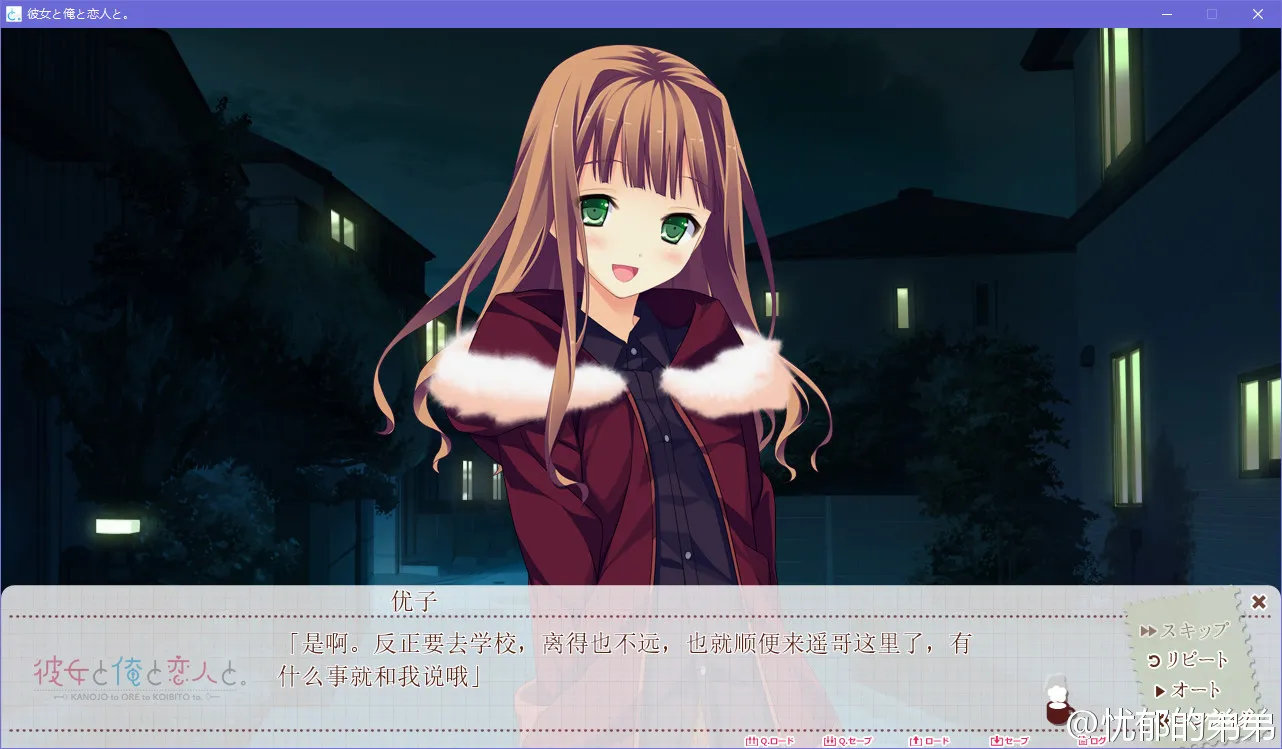Viewport: 1282px width, 749px height.
Task: Hide the dialogue box with its X button
Action: [x=1258, y=601]
